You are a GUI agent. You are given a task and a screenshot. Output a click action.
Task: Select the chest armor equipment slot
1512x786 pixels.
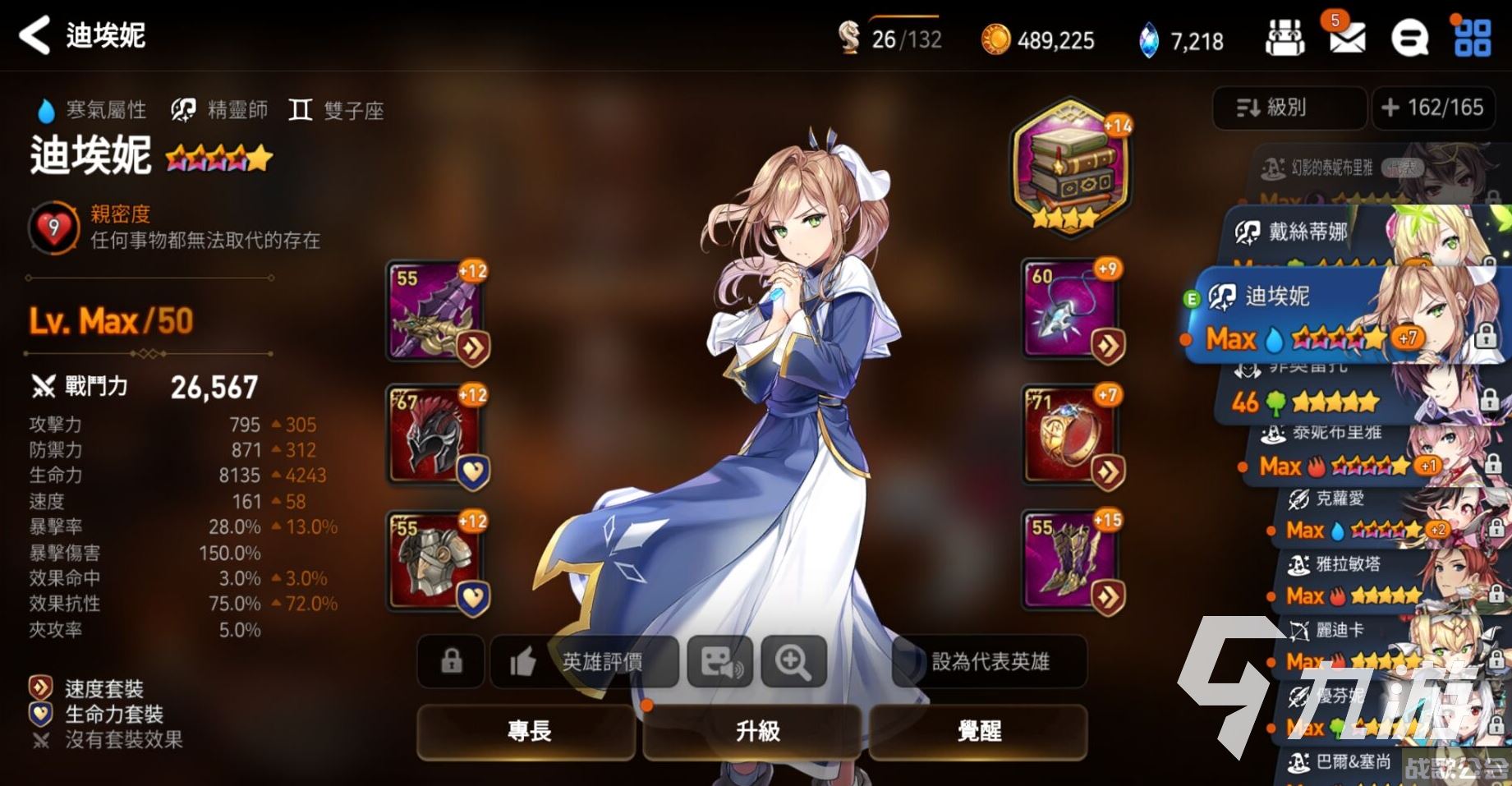(434, 562)
